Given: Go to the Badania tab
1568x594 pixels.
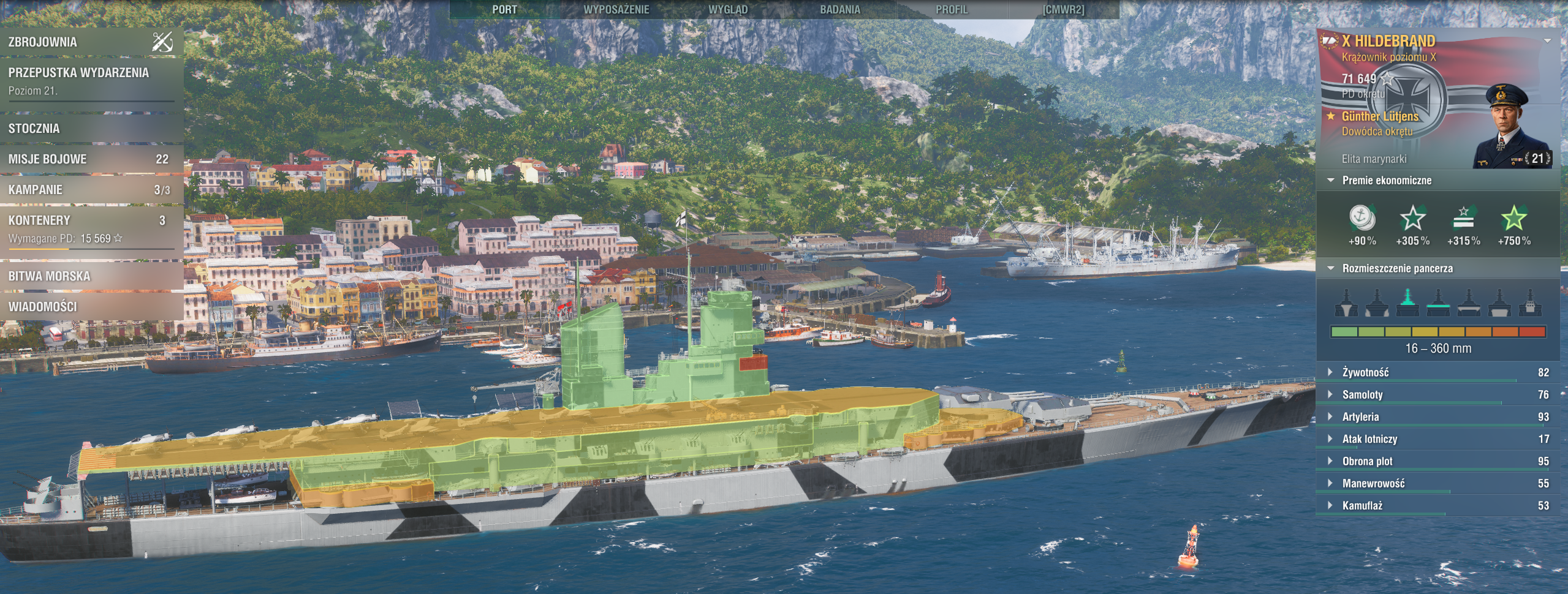Looking at the screenshot, I should coord(840,10).
